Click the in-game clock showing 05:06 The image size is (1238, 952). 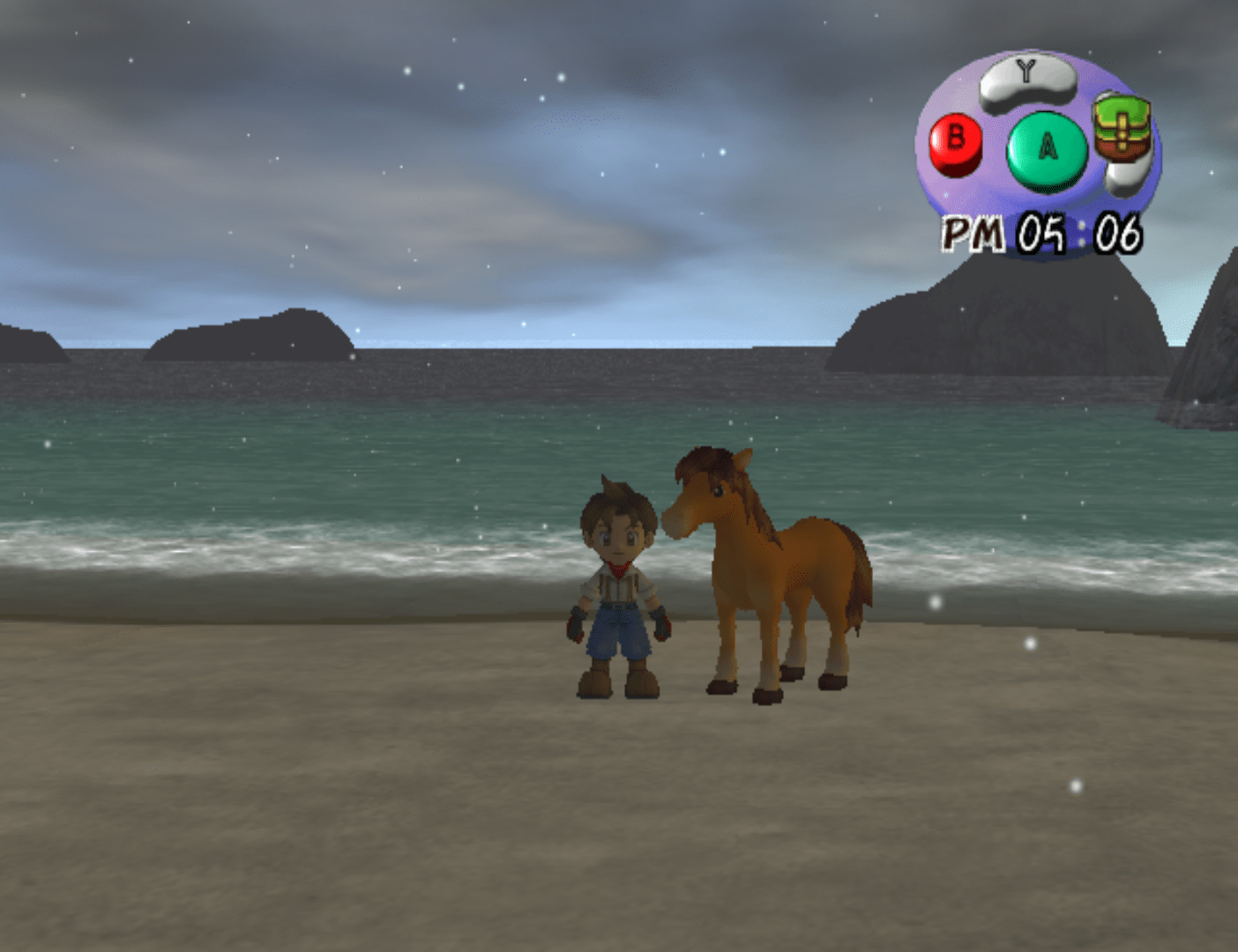coord(1040,234)
